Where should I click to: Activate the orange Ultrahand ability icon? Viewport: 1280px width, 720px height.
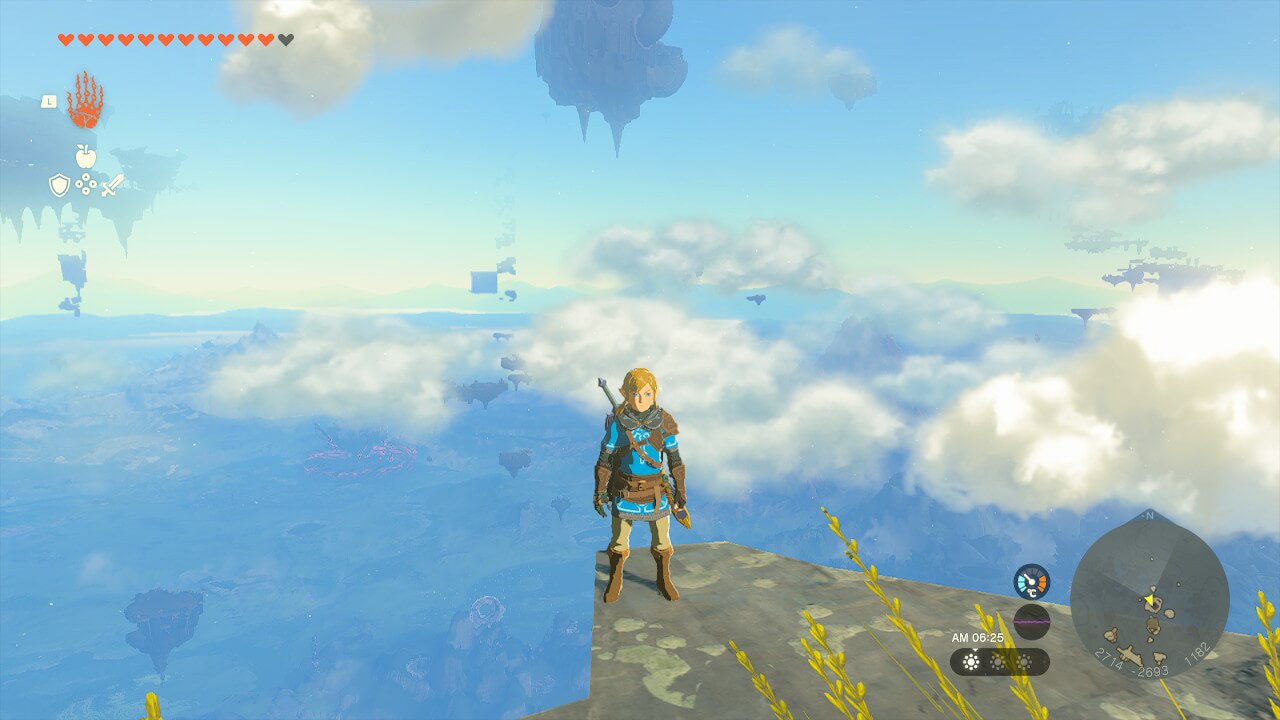[85, 101]
